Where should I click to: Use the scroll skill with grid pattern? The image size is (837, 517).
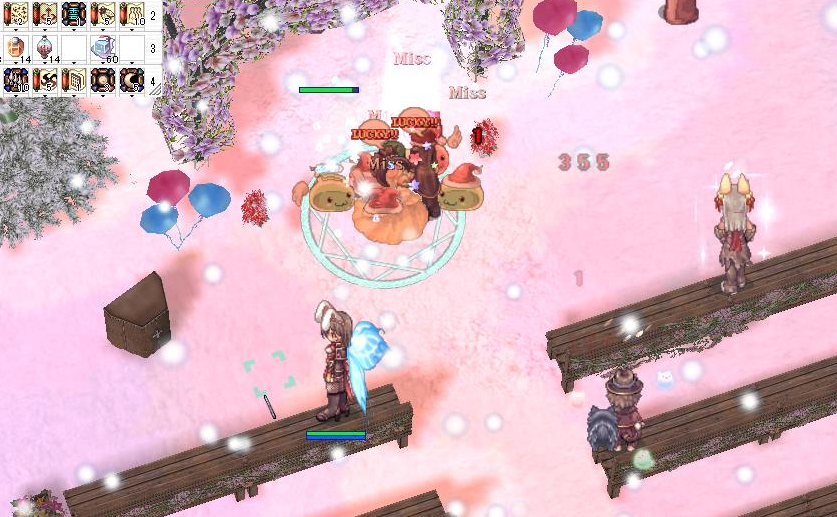tap(75, 80)
